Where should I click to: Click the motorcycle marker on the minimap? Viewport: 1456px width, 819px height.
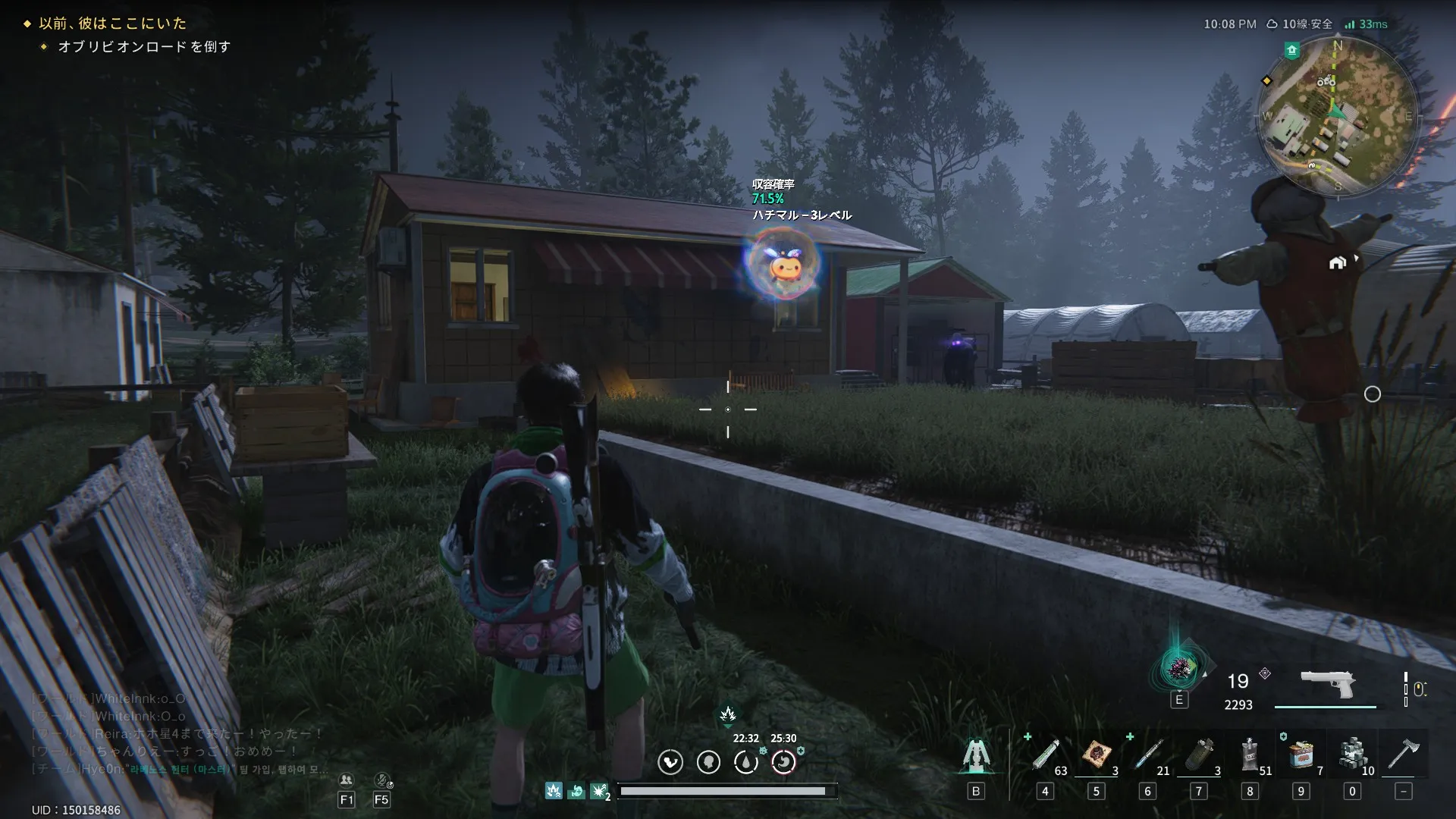click(1326, 81)
